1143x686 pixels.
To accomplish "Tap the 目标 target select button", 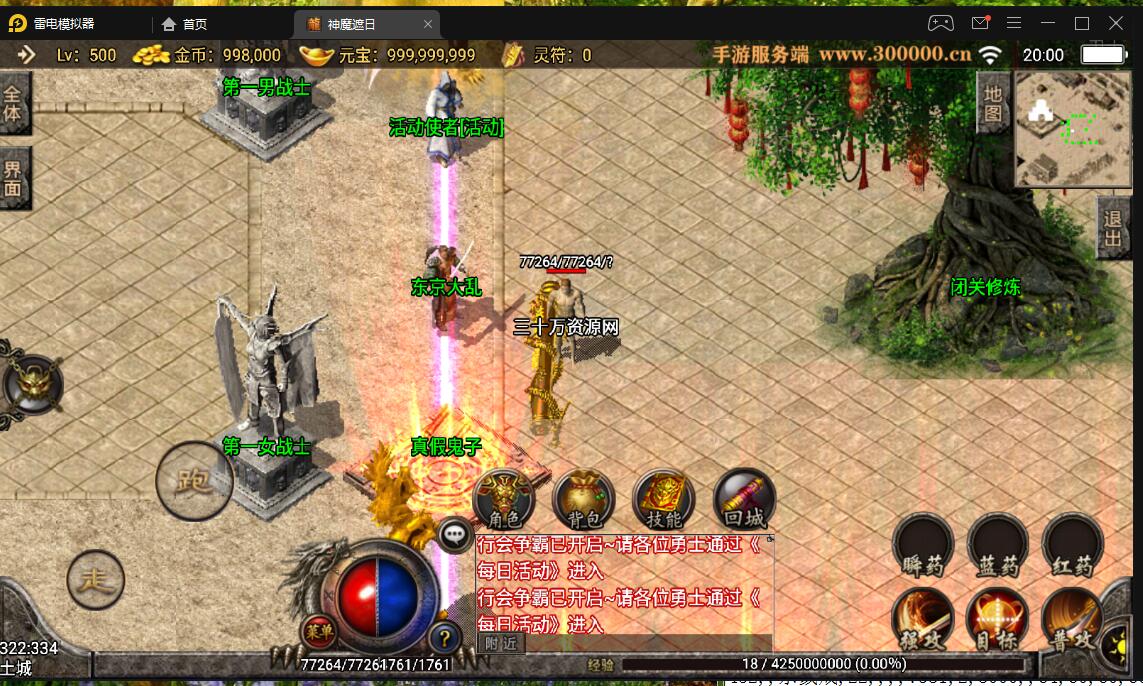I will click(x=998, y=621).
